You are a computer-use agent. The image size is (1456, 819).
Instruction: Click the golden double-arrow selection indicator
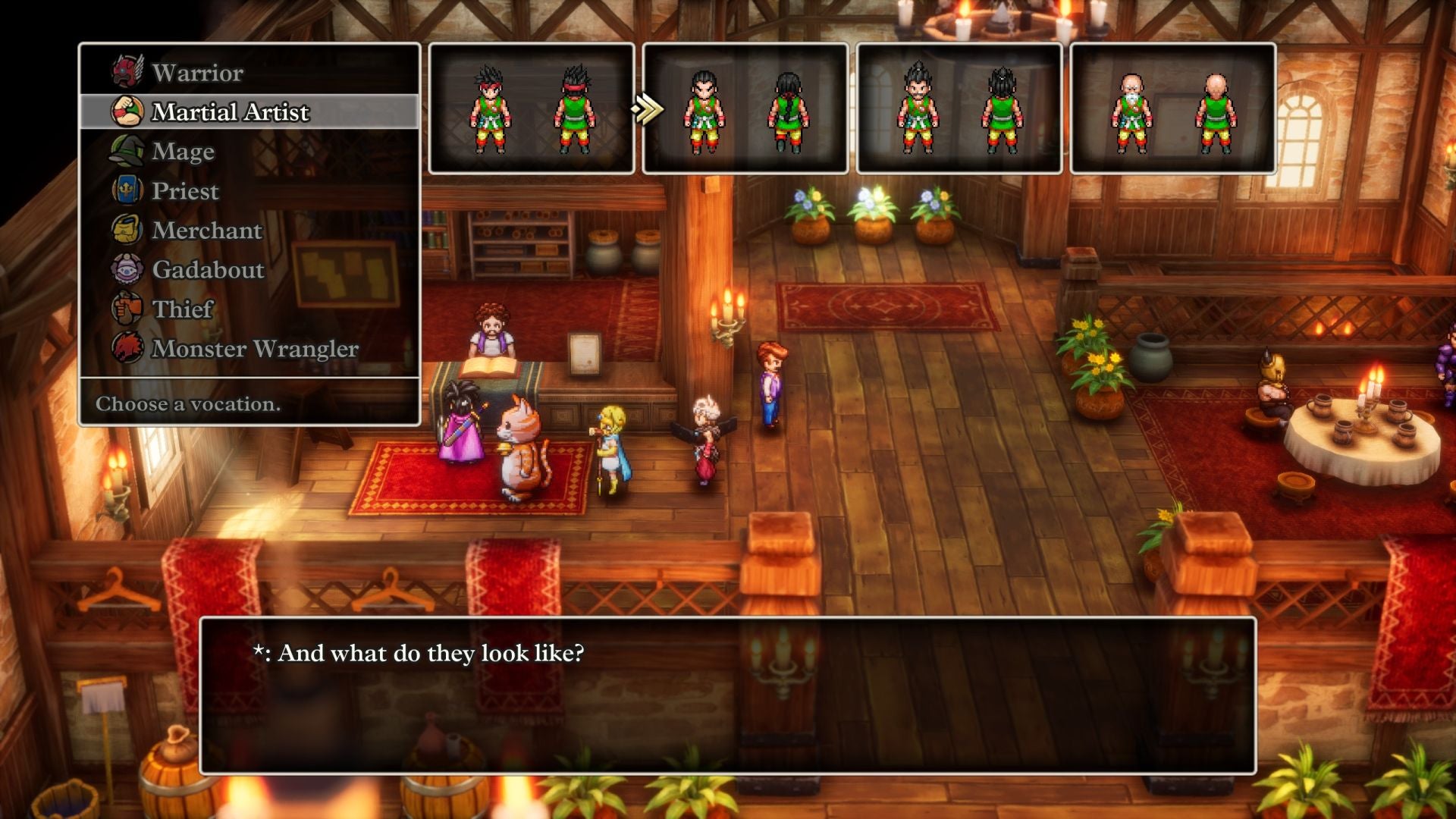[x=645, y=110]
